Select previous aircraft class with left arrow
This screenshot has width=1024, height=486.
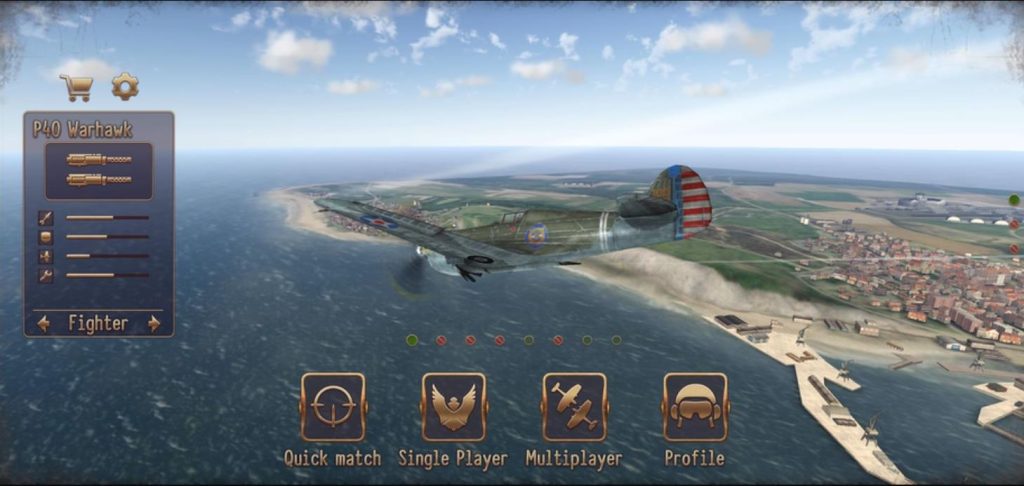(43, 323)
